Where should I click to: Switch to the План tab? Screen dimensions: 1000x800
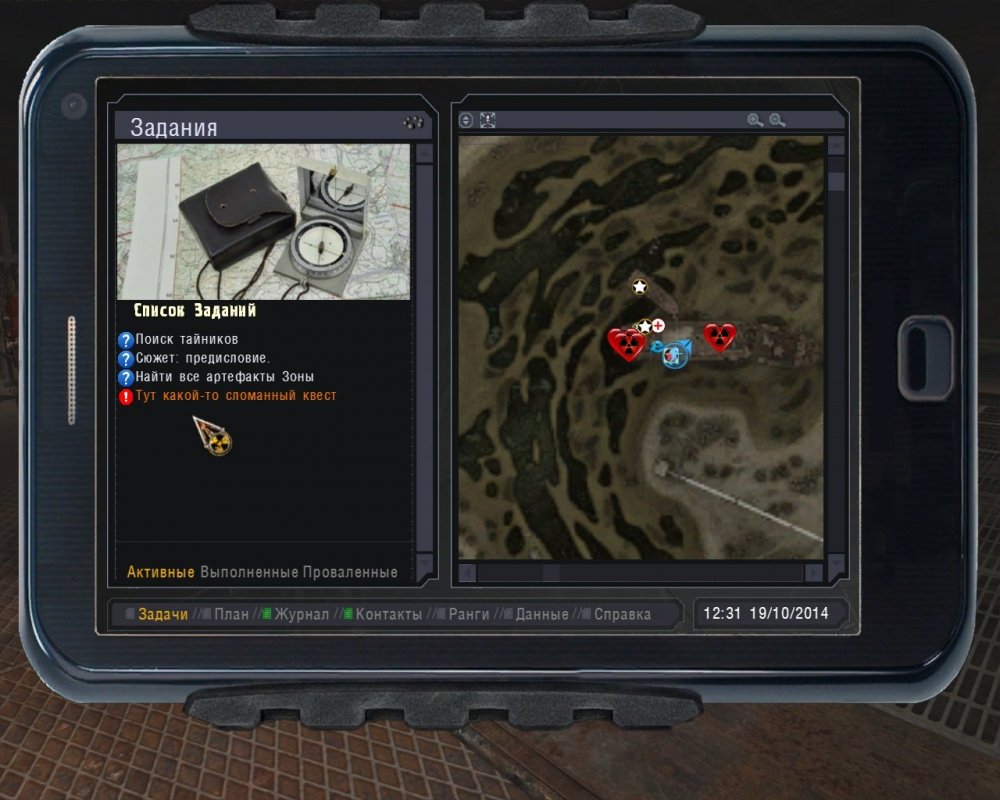coord(231,614)
